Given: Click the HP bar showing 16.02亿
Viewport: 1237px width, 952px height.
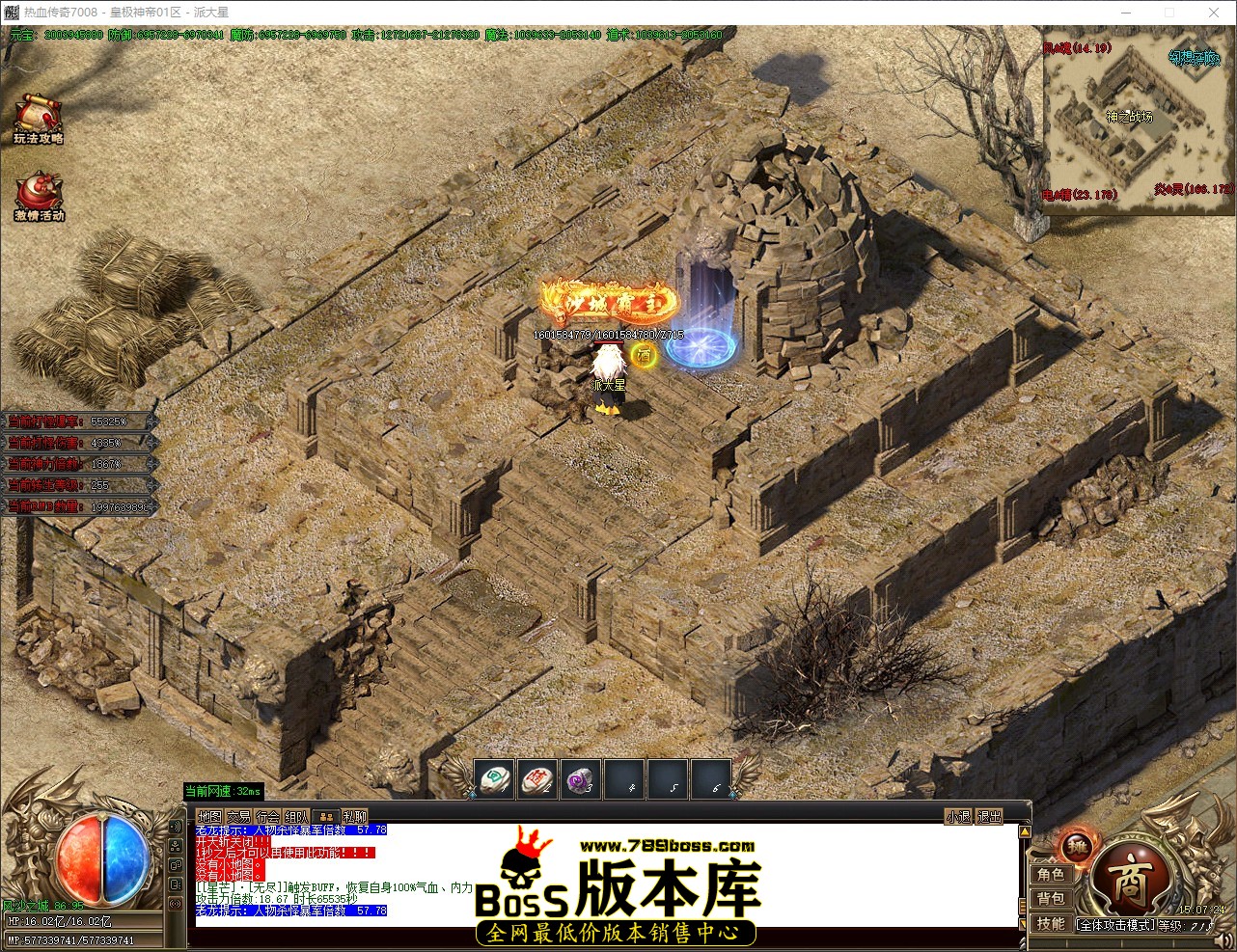Looking at the screenshot, I should 82,921.
